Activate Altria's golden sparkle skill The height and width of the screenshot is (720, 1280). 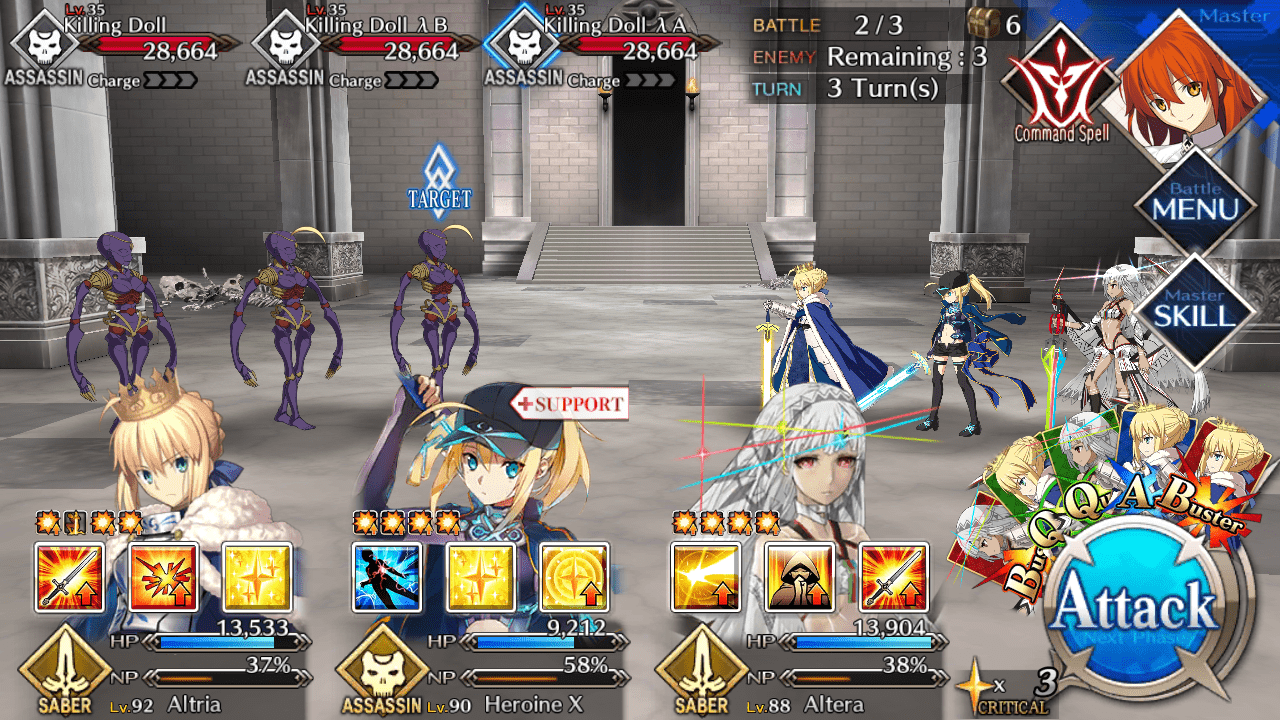[x=257, y=577]
